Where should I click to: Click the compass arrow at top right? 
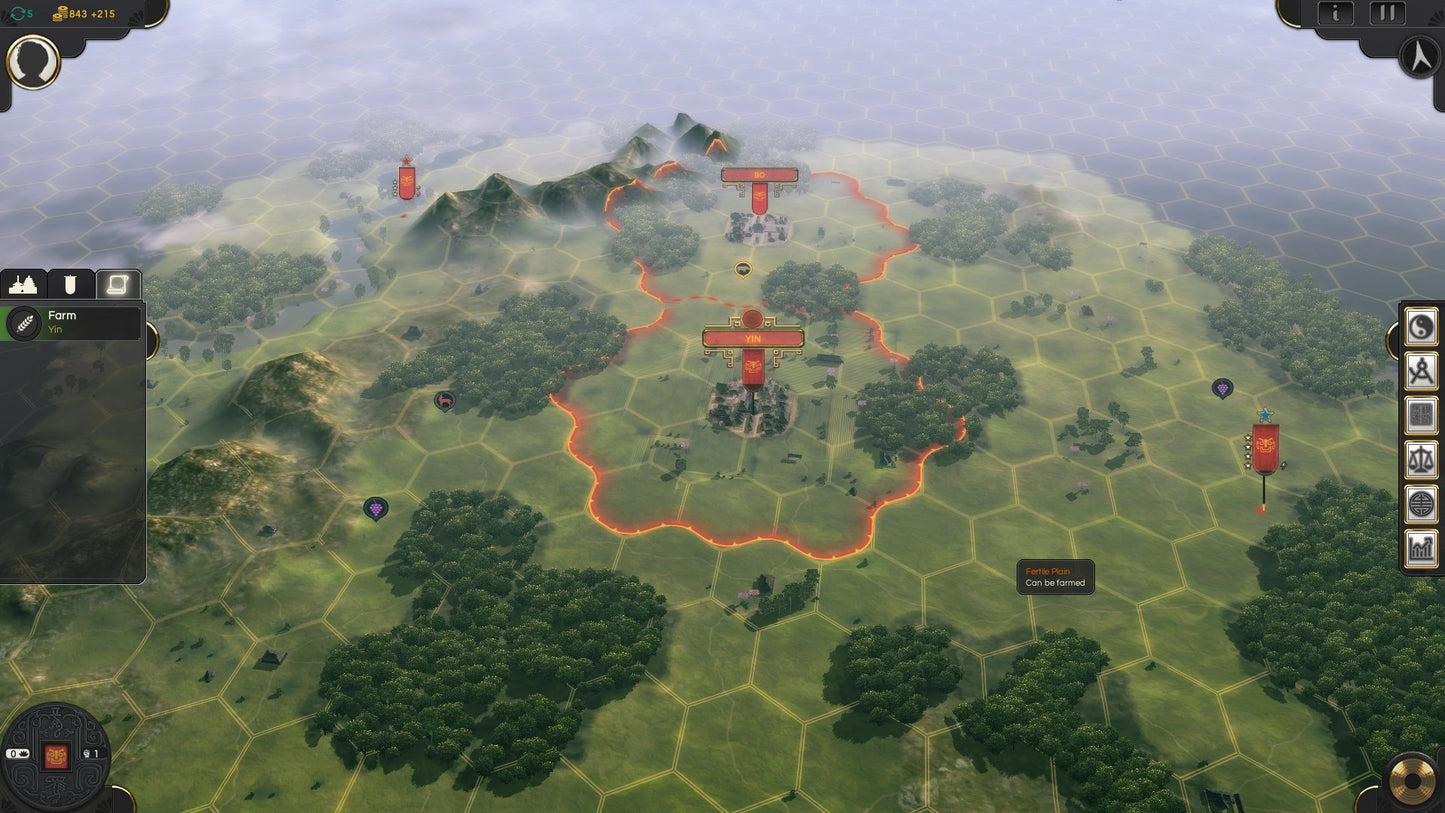click(1420, 58)
